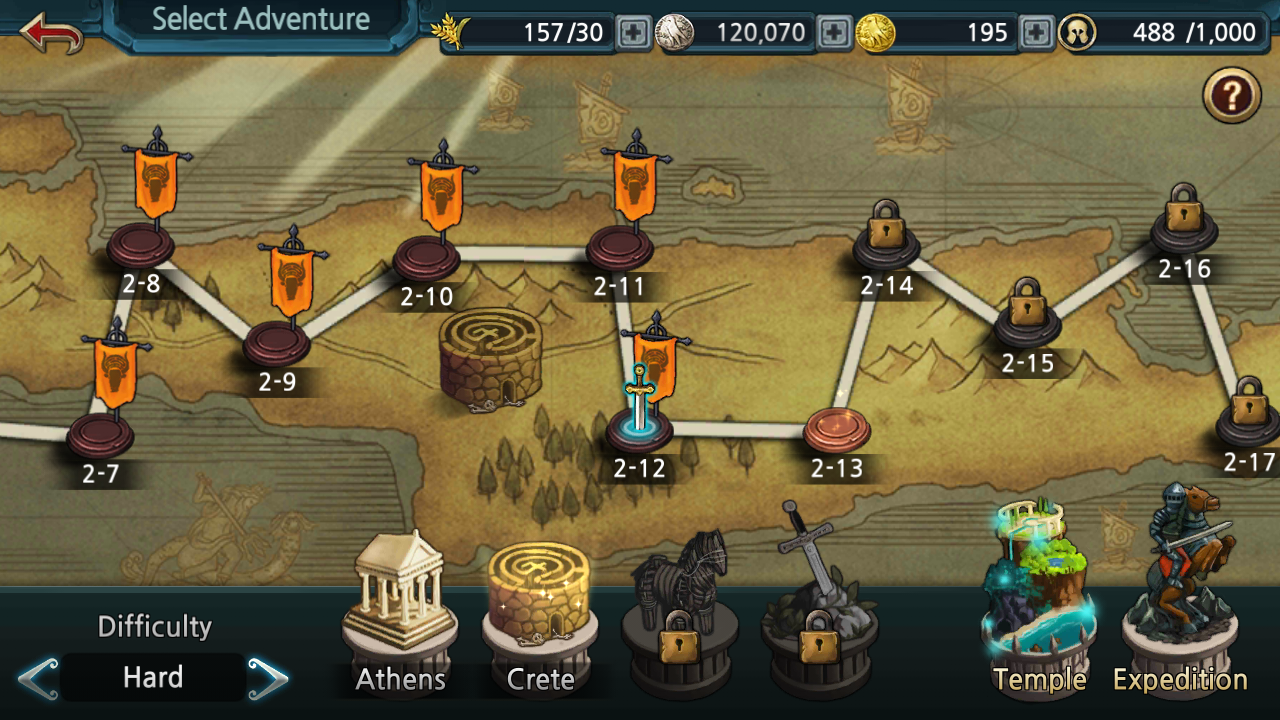This screenshot has width=1280, height=720.
Task: Purchase gold via the gold plus icon
Action: [x=1034, y=33]
